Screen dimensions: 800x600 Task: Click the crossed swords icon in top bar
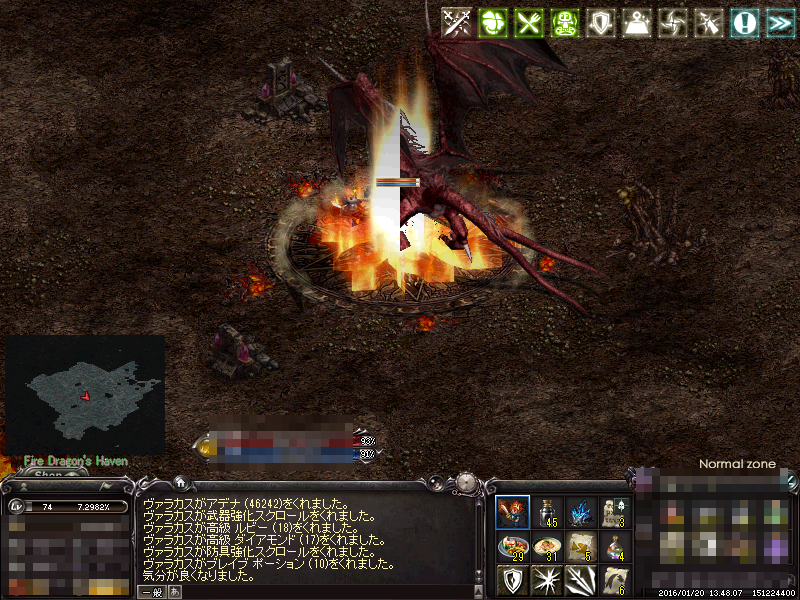[457, 22]
